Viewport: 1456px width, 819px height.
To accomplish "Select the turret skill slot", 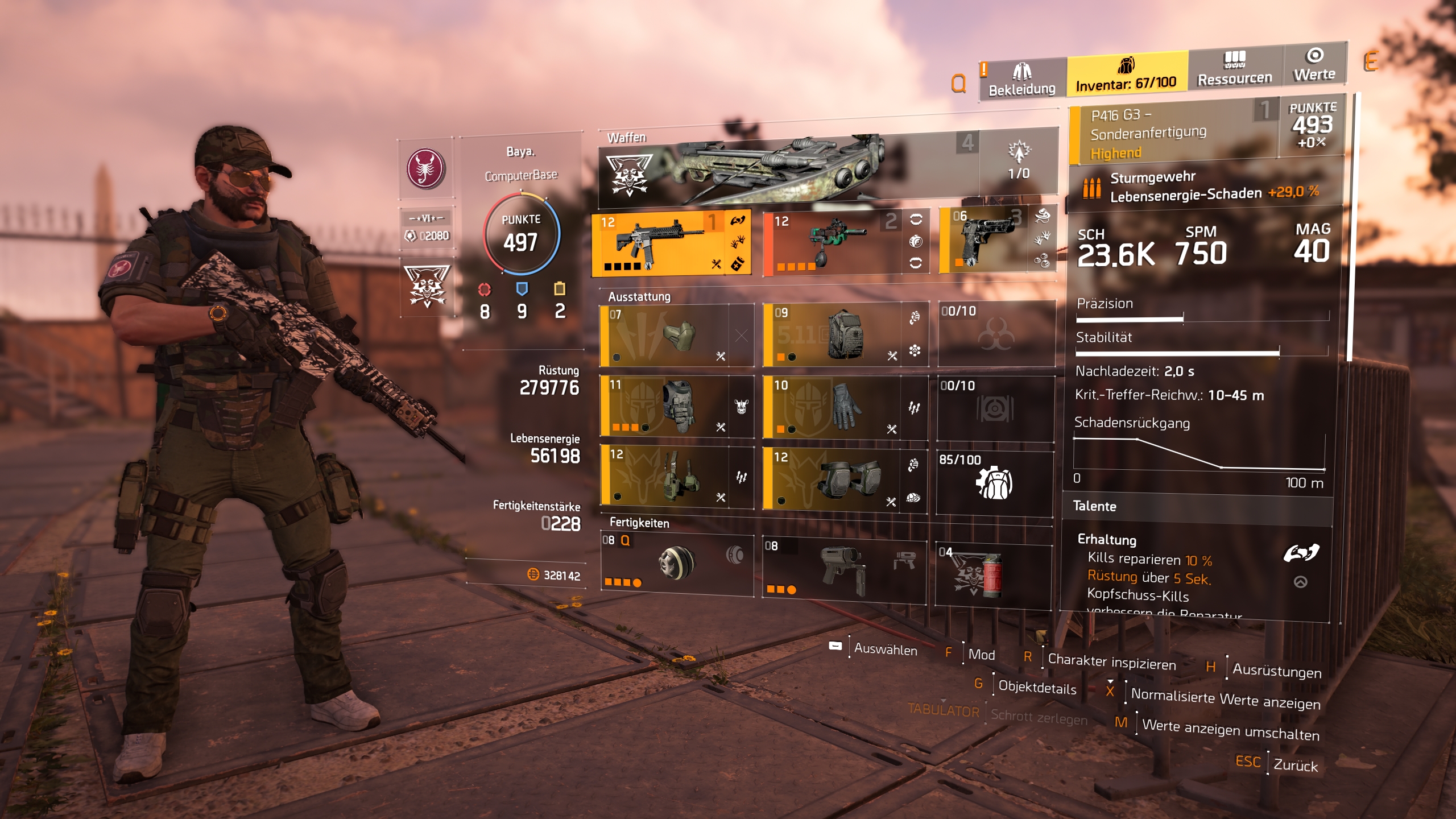I will point(843,569).
